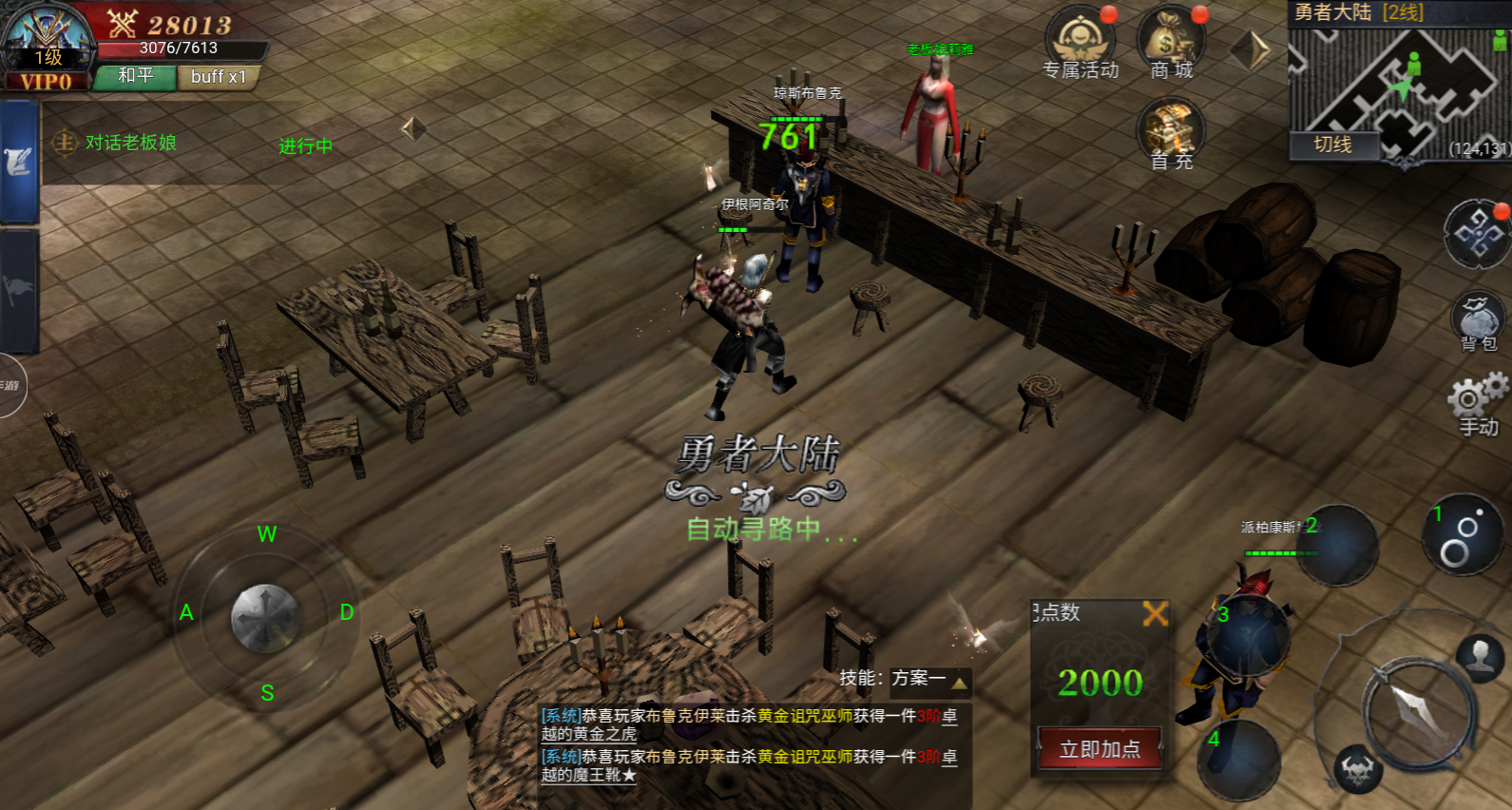Open the VIP0 badge
Screen dimensions: 1512x810
point(46,82)
